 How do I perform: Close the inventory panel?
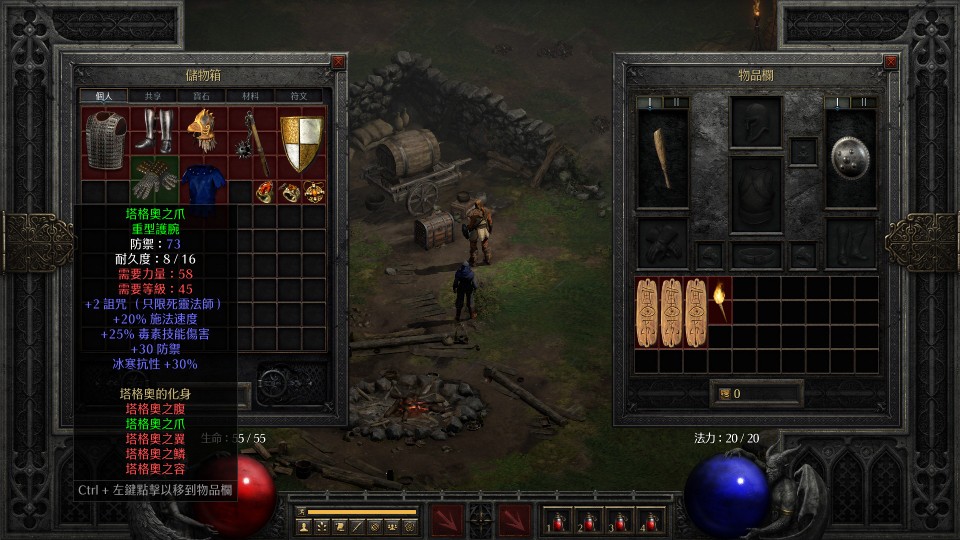pyautogui.click(x=891, y=62)
